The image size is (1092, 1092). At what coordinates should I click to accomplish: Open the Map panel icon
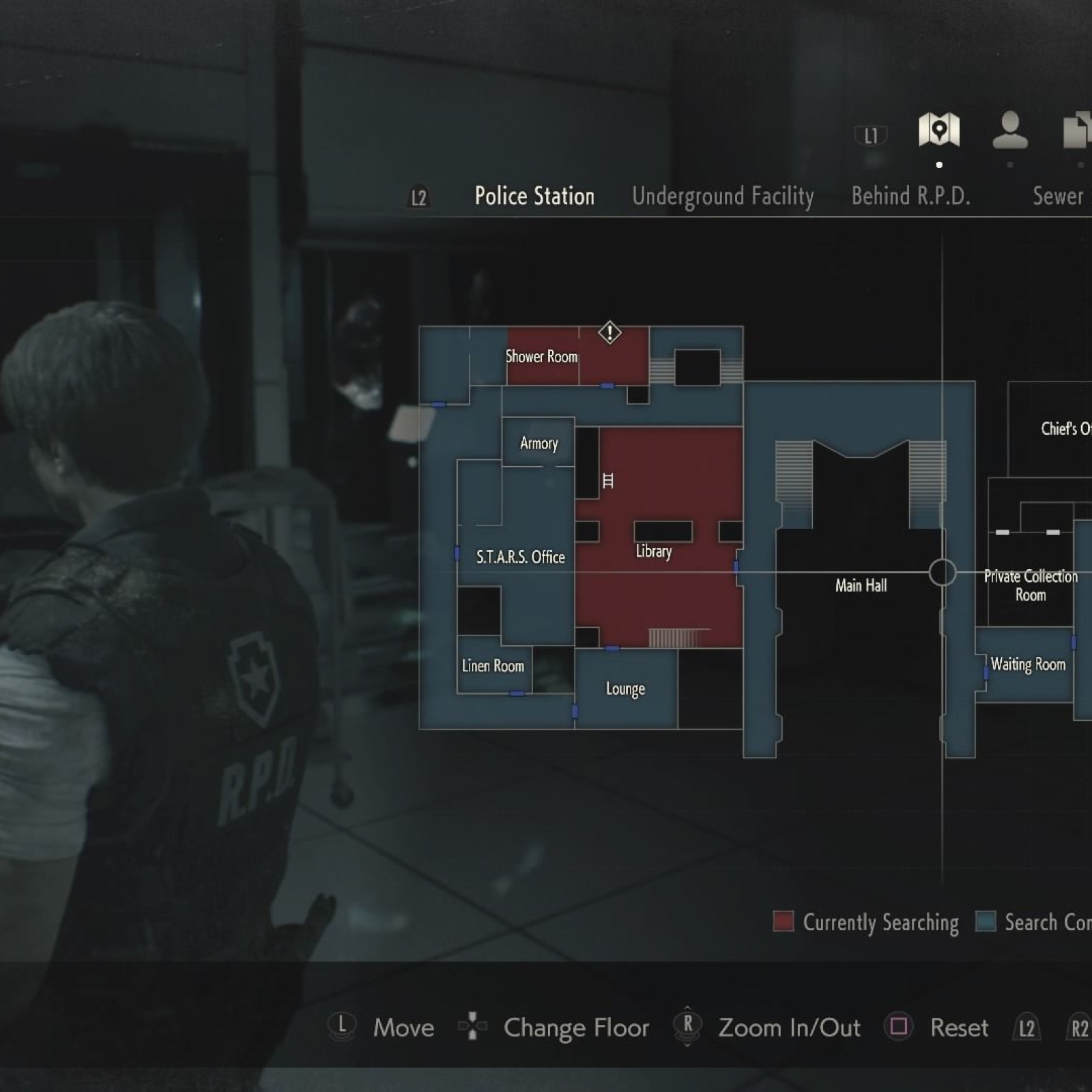click(939, 131)
